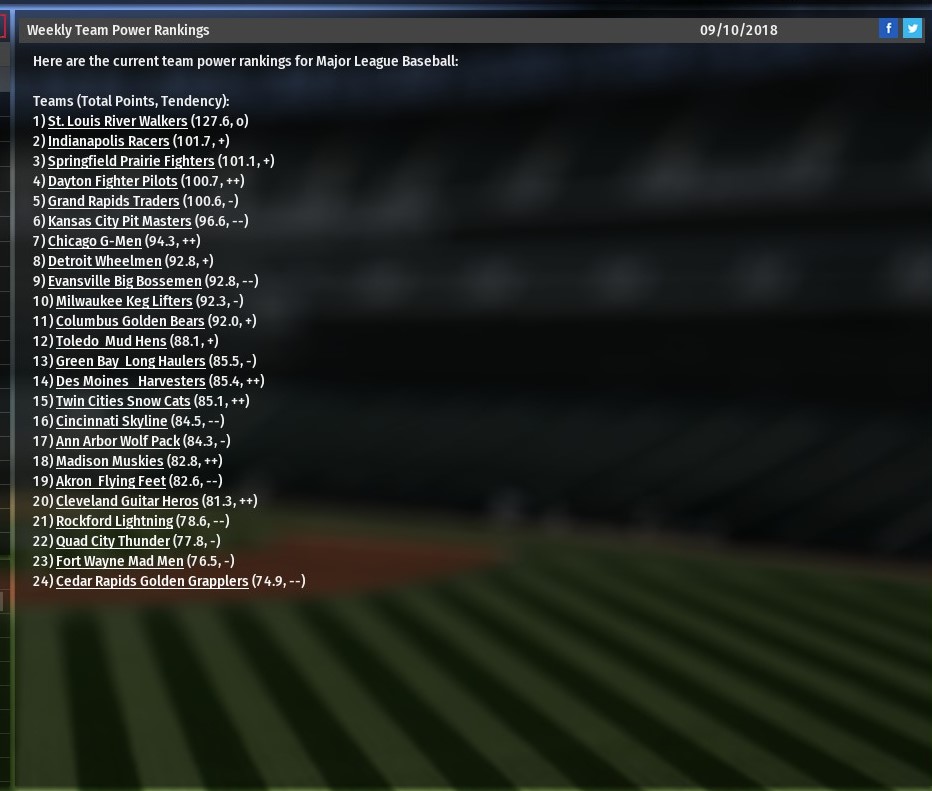Click the Twin Cities Snow Cats link
The height and width of the screenshot is (791, 932).
123,401
